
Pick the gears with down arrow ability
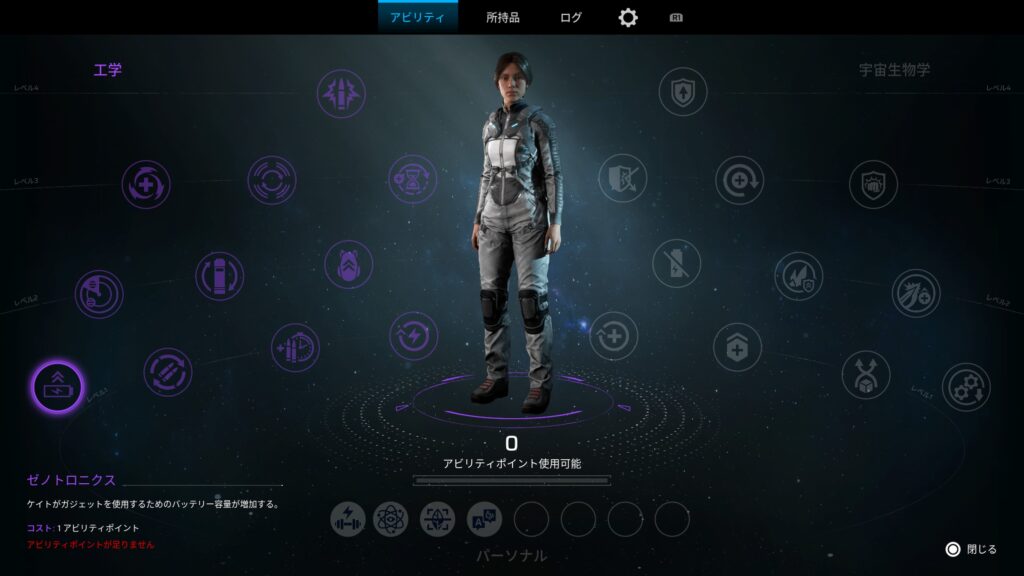click(966, 387)
